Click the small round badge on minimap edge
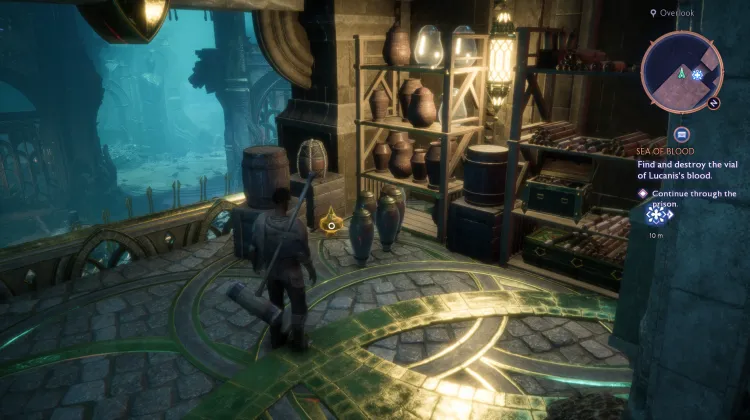Viewport: 750px width, 420px height. [x=716, y=102]
